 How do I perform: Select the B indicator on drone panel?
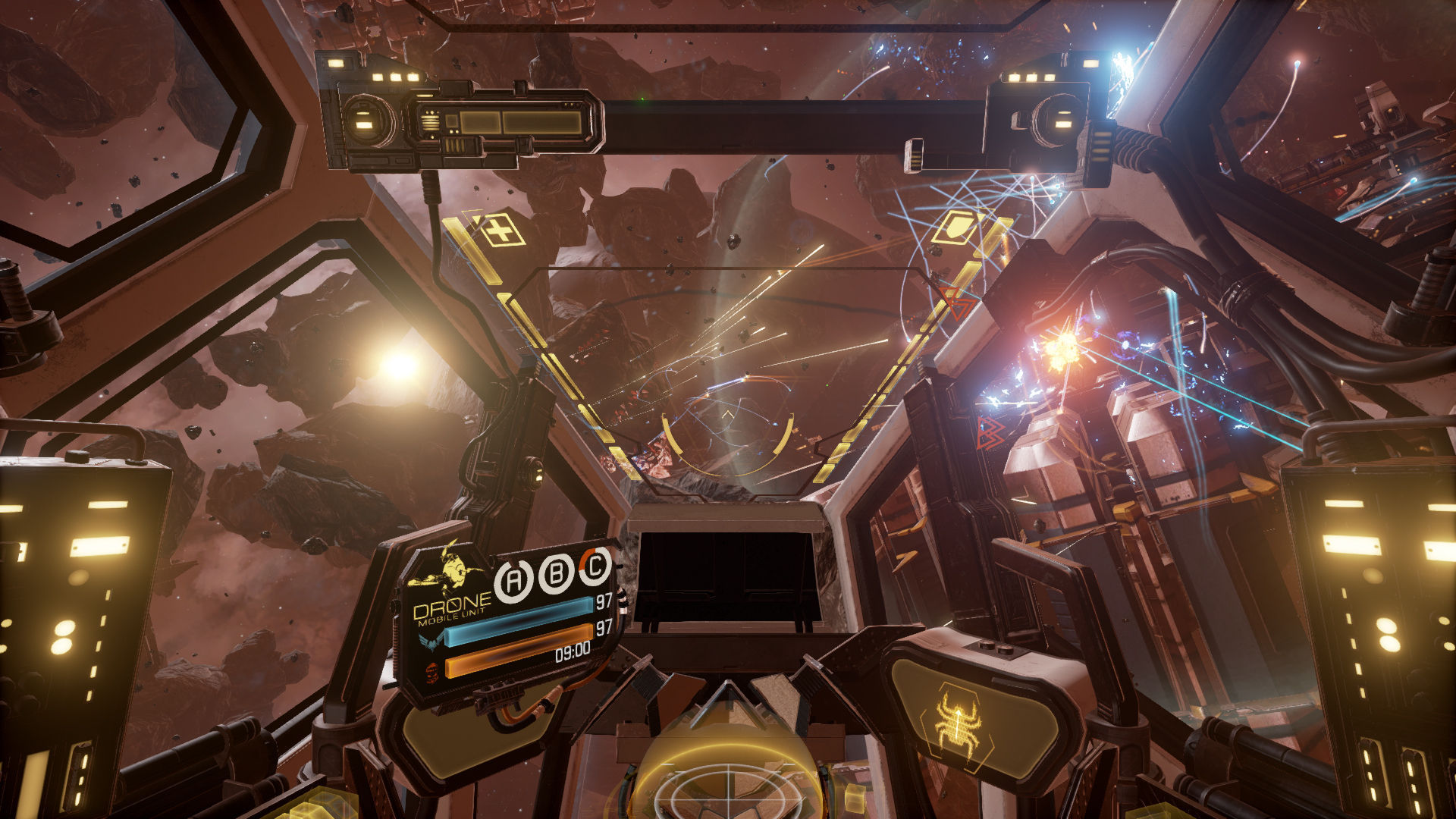coord(556,573)
